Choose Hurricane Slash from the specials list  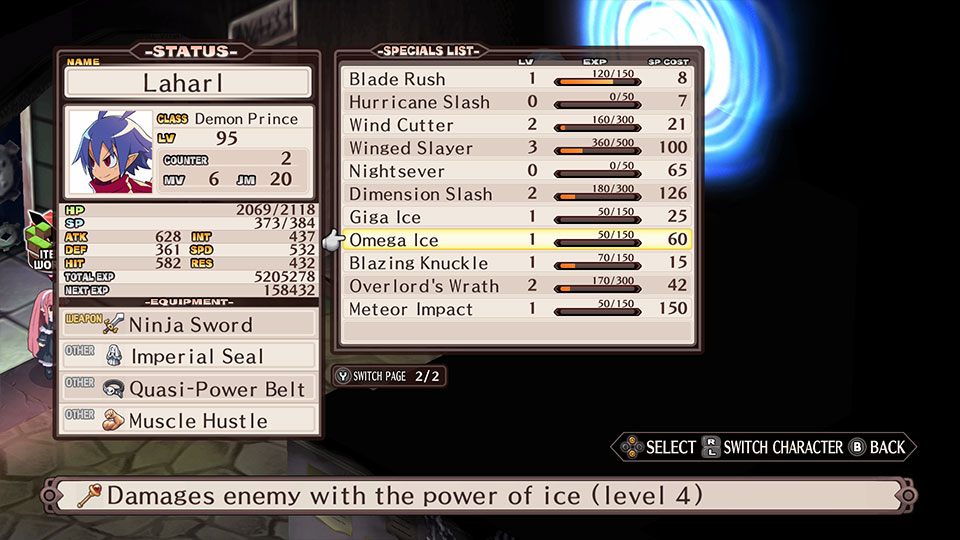click(x=517, y=102)
